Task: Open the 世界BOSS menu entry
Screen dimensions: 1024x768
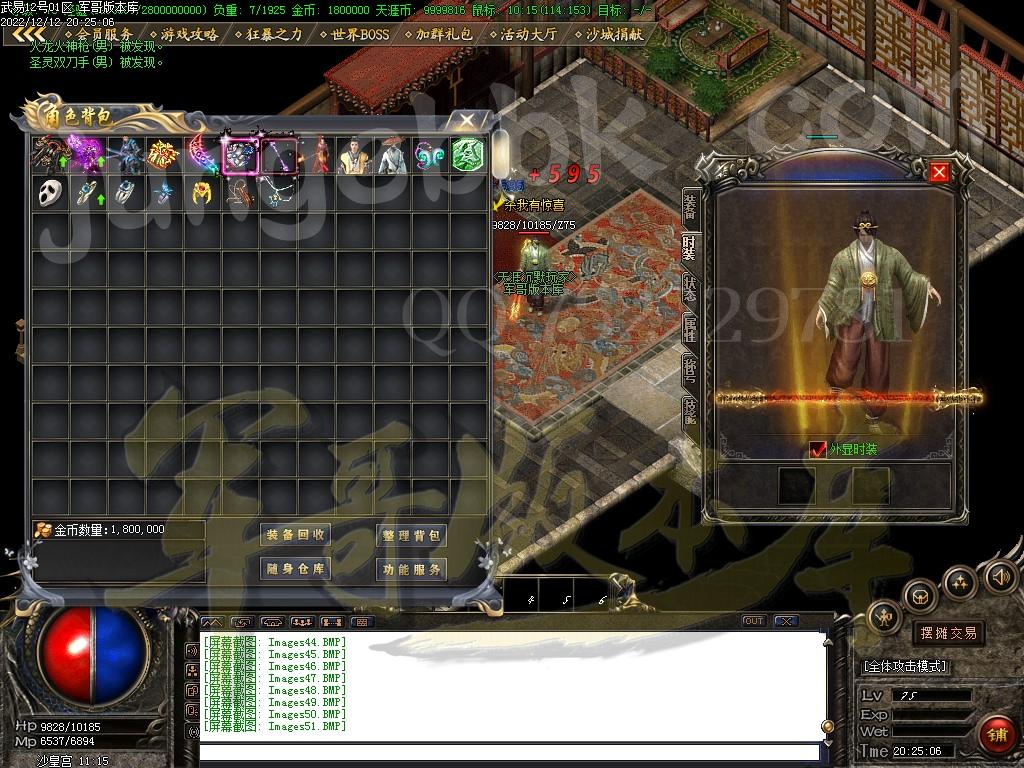Action: point(354,34)
